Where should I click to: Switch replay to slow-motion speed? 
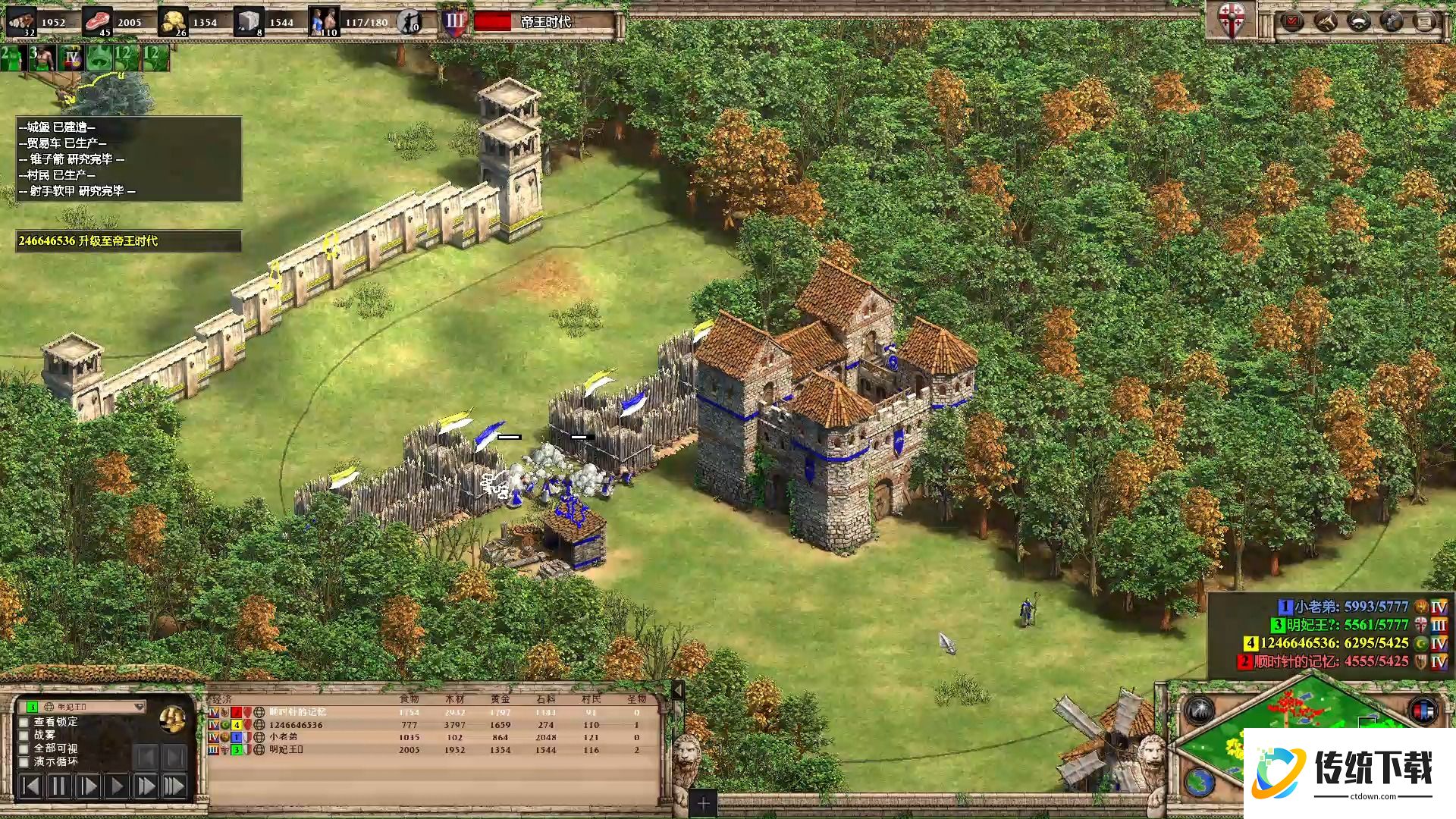coord(88,786)
